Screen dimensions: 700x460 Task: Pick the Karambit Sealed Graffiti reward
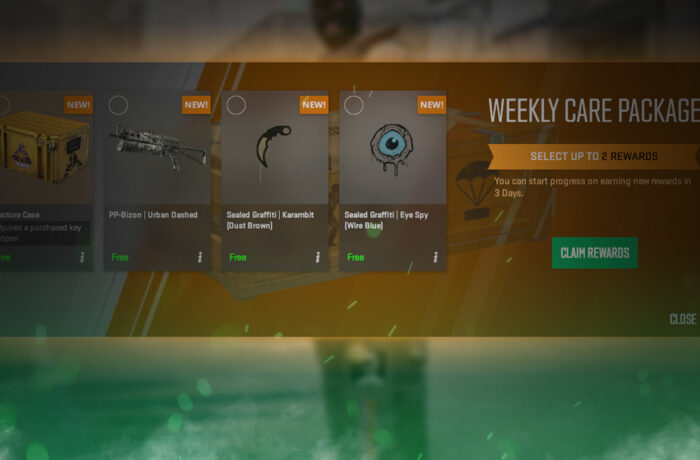275,150
